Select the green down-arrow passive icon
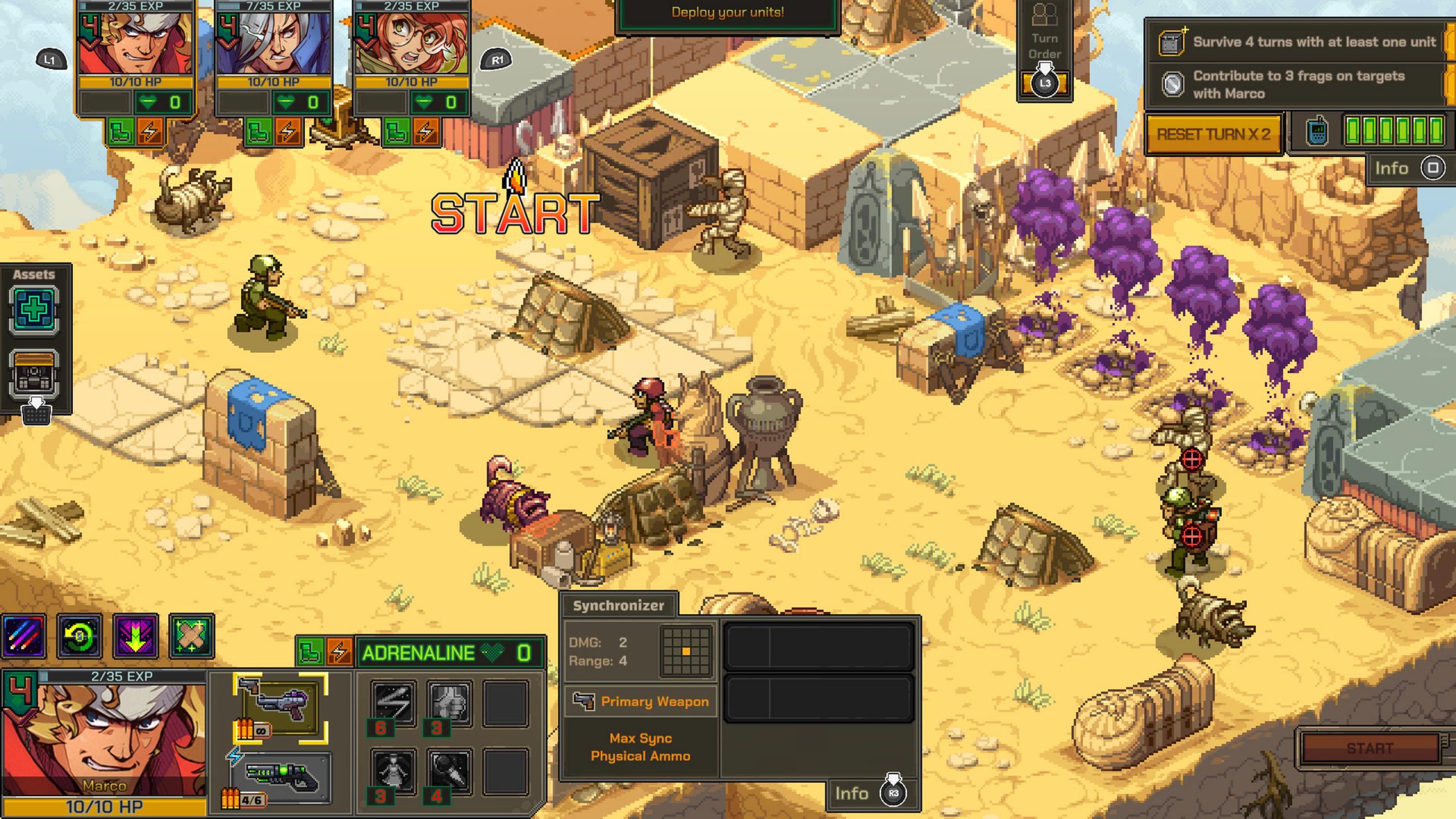Image resolution: width=1456 pixels, height=819 pixels. 135,636
